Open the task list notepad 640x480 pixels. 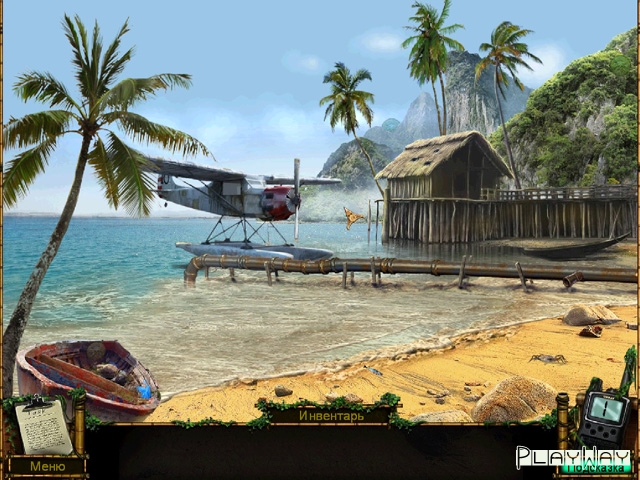(44, 425)
